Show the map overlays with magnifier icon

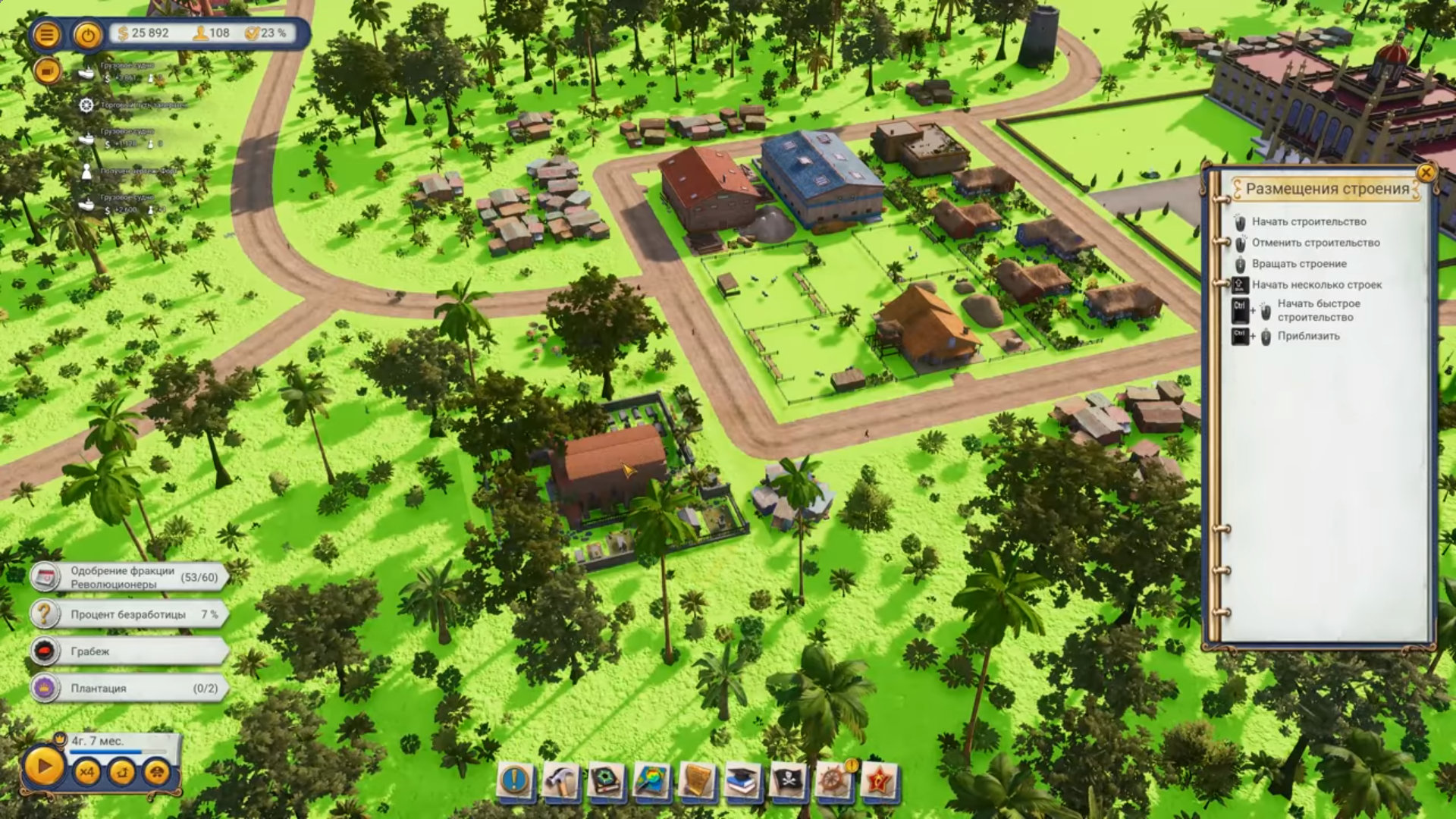[651, 780]
